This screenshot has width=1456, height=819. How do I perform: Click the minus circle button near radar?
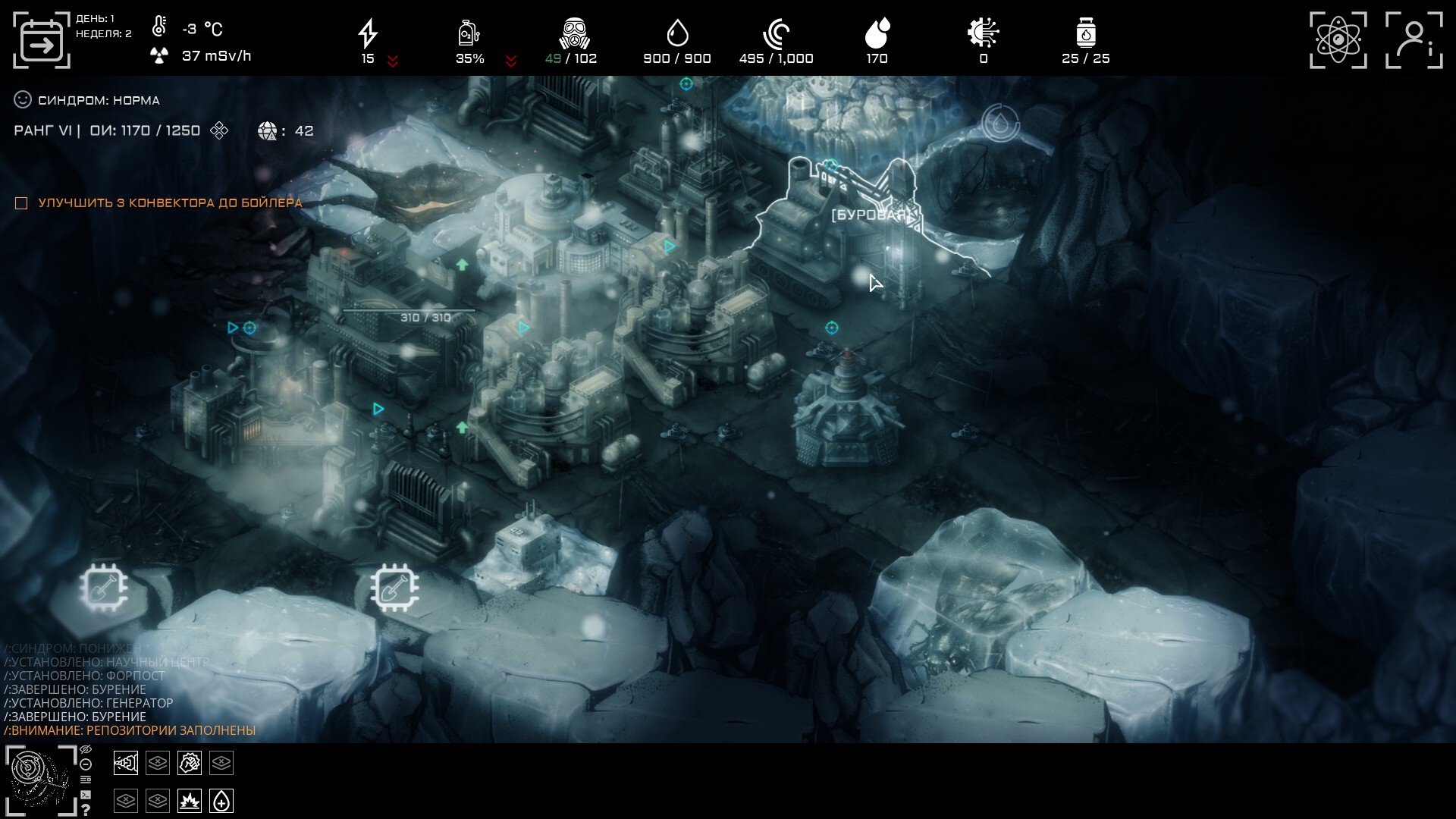pyautogui.click(x=86, y=764)
